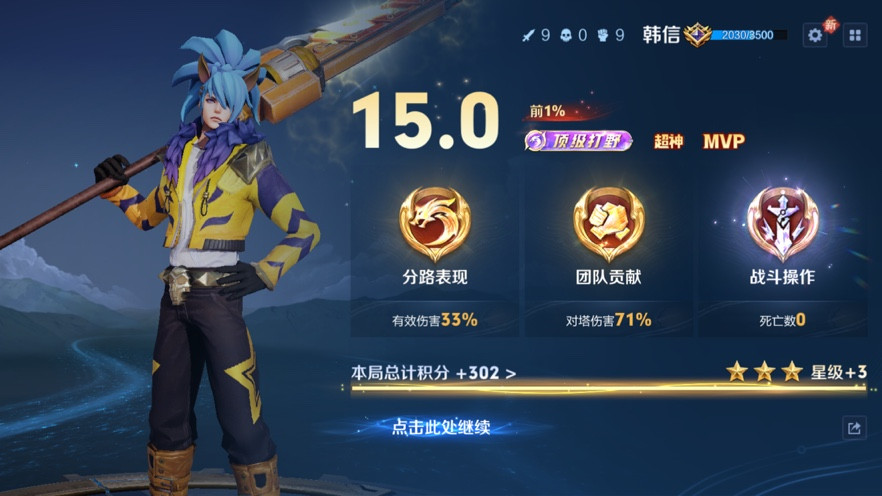Select the 团队贡献 team contribution badge

point(608,225)
